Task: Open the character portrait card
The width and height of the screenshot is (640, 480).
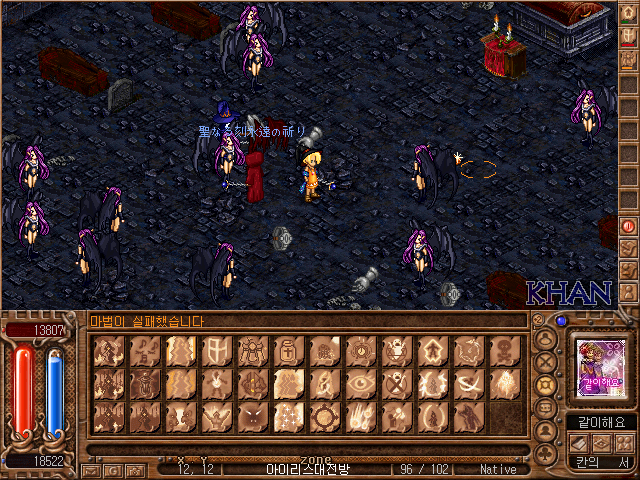Action: (601, 367)
